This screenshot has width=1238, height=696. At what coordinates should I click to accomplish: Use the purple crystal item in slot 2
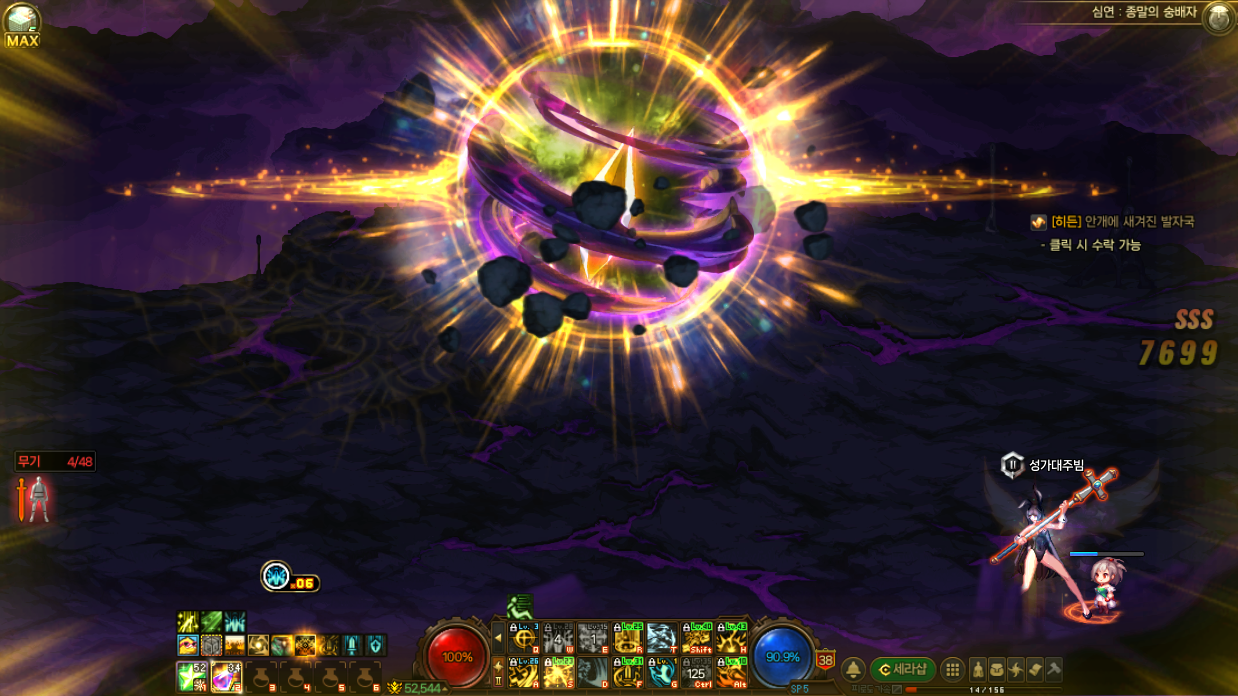pos(226,676)
